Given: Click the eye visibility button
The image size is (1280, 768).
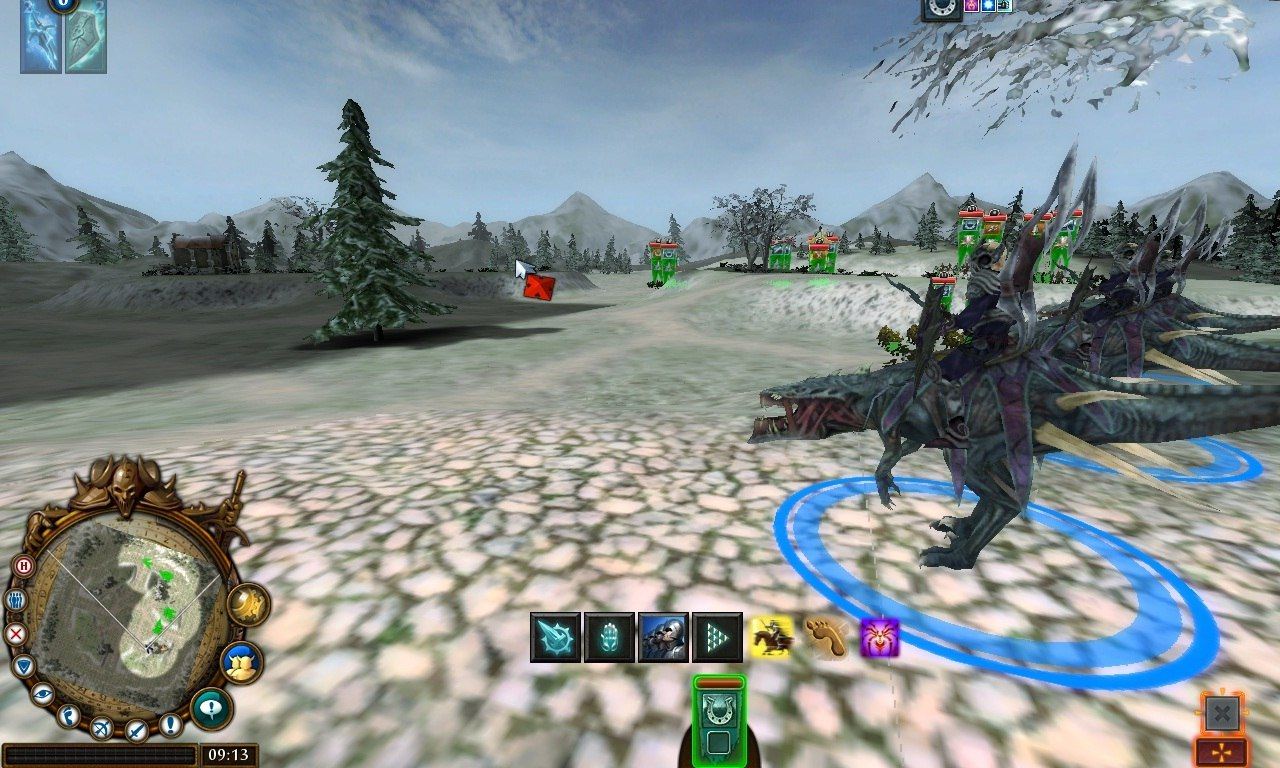Looking at the screenshot, I should coord(42,693).
